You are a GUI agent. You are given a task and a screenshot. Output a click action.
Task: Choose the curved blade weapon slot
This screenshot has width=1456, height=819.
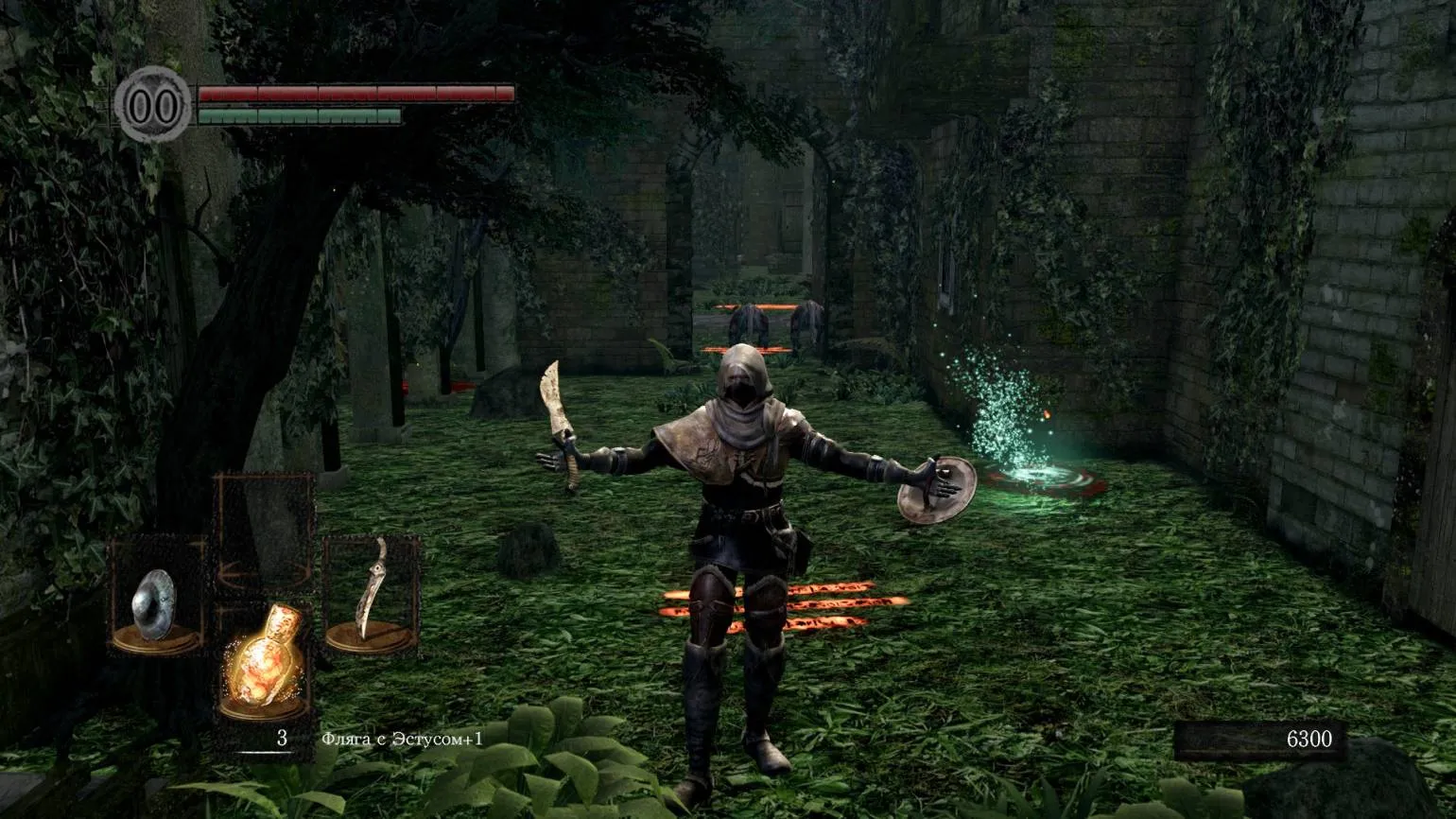coord(372,596)
